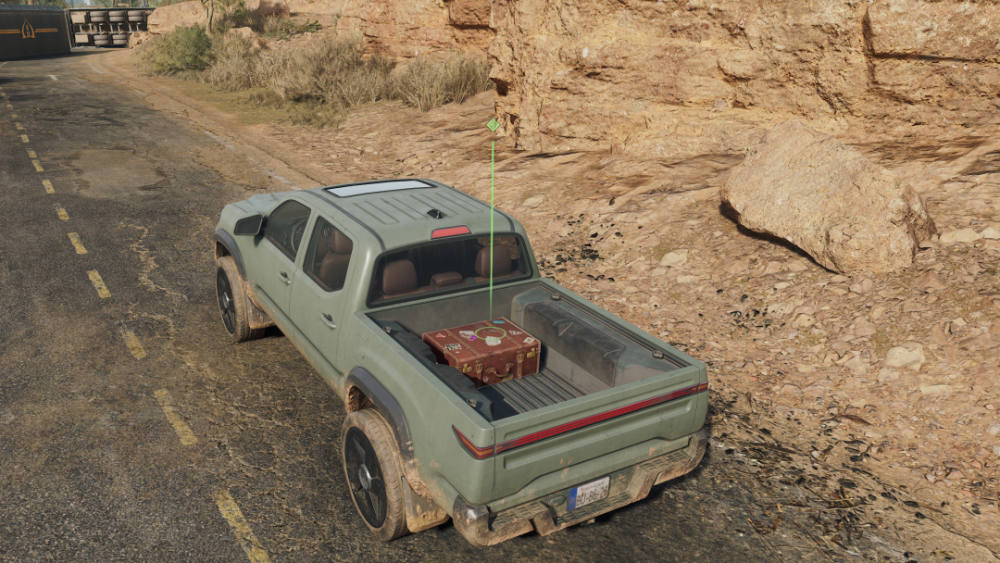Click the green diamond objective marker
The width and height of the screenshot is (1000, 563).
pos(492,125)
